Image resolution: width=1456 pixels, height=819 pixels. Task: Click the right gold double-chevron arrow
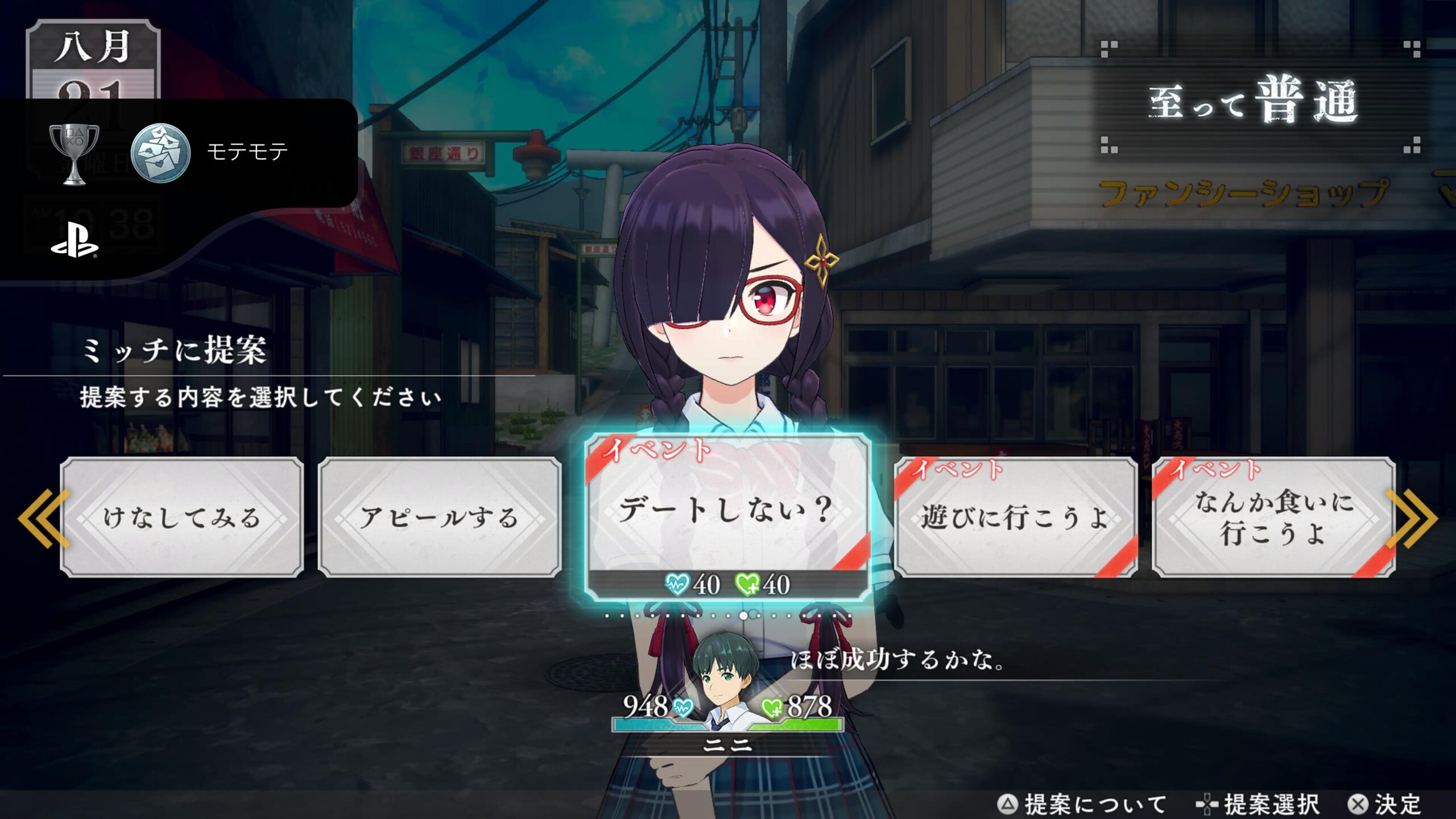coord(1412,518)
